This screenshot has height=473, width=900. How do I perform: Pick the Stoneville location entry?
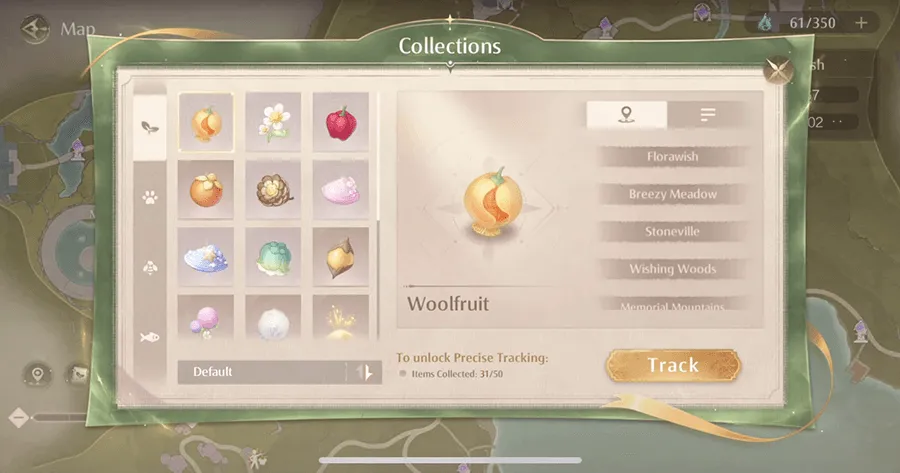click(672, 231)
